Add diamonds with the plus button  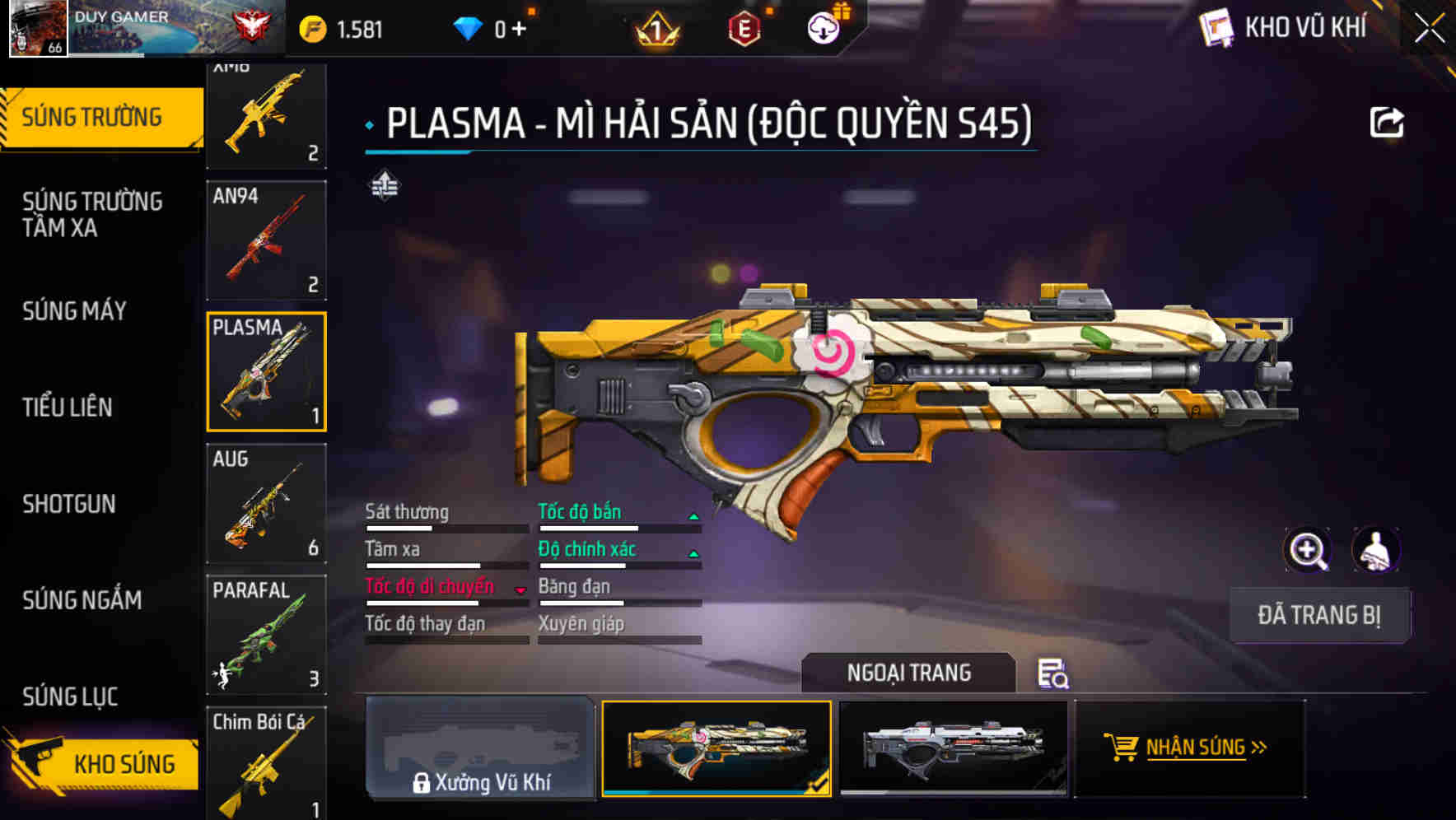coord(519,30)
